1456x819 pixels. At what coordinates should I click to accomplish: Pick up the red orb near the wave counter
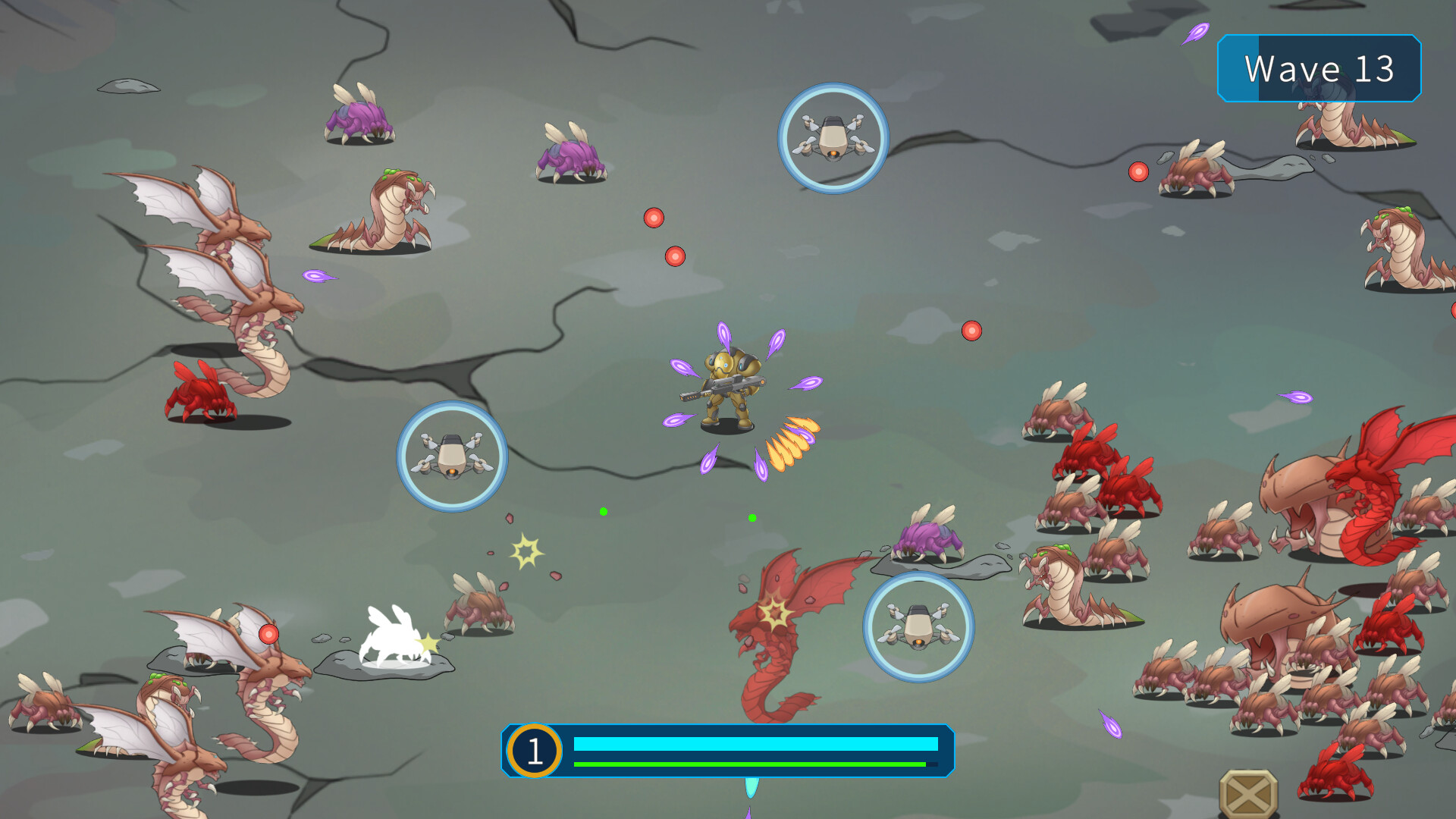pos(1137,172)
